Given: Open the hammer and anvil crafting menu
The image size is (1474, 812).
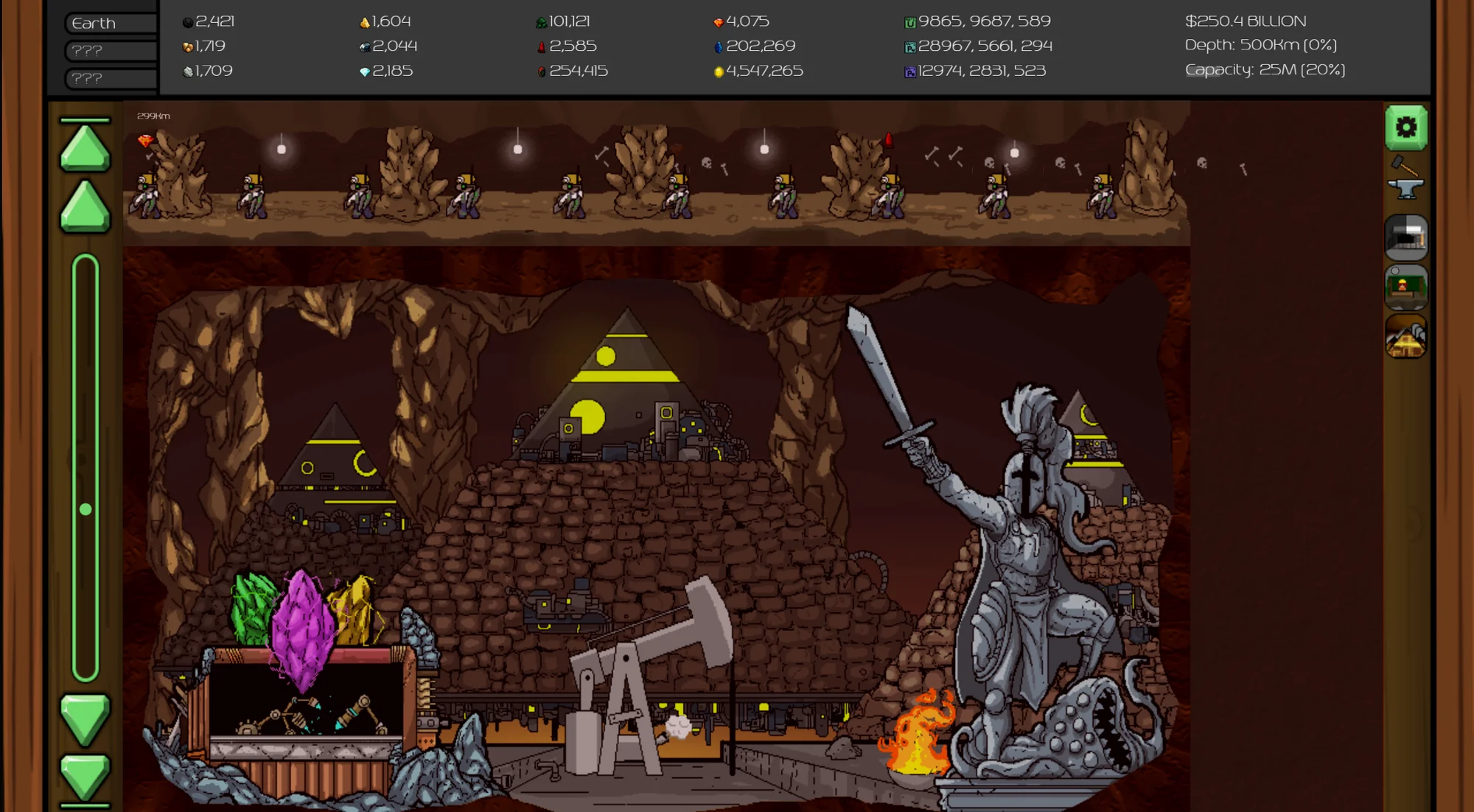Looking at the screenshot, I should [1405, 179].
